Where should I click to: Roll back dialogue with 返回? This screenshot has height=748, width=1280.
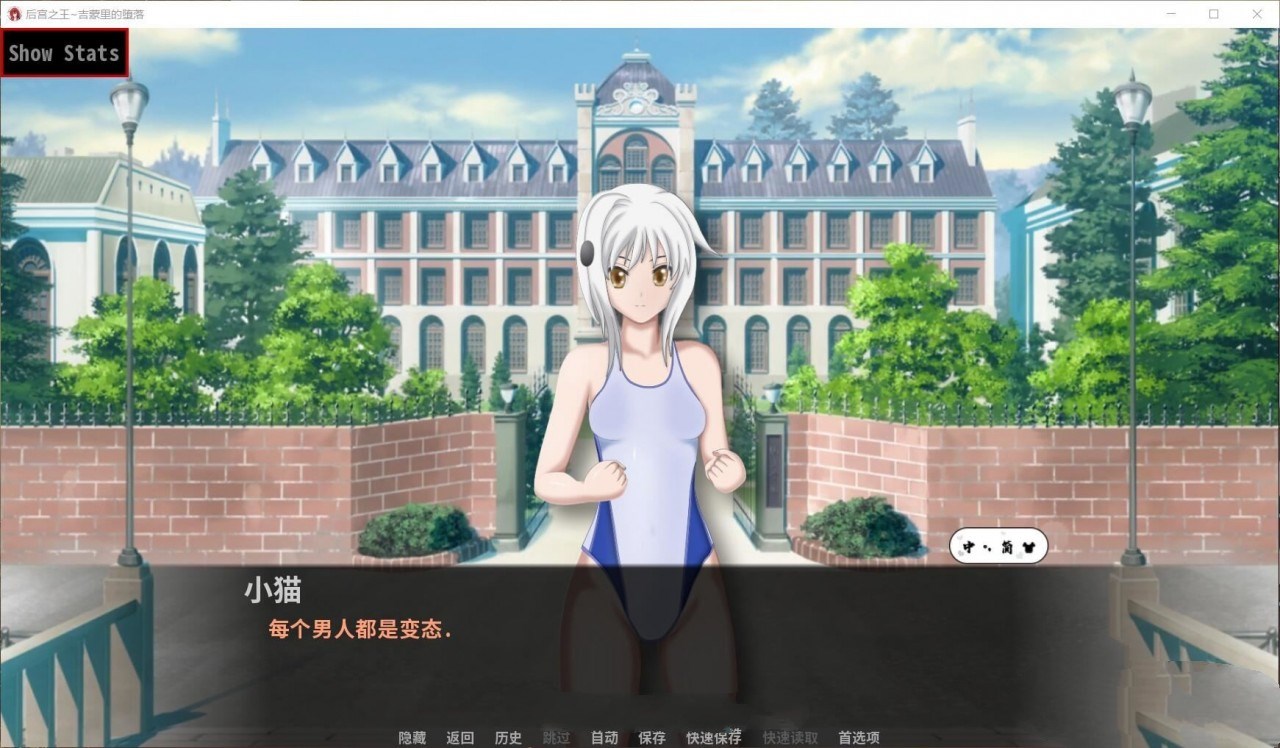459,737
